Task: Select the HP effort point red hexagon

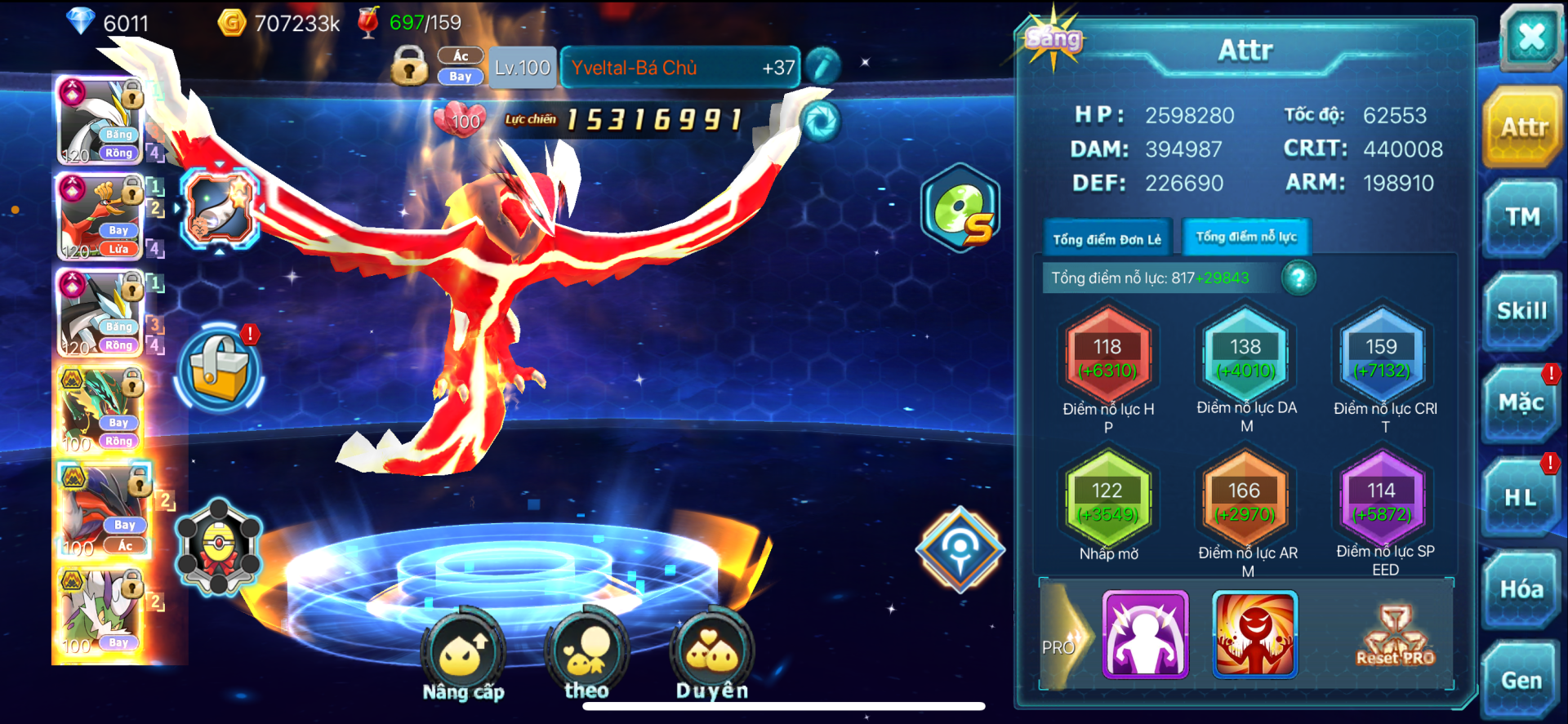Action: 1107,358
